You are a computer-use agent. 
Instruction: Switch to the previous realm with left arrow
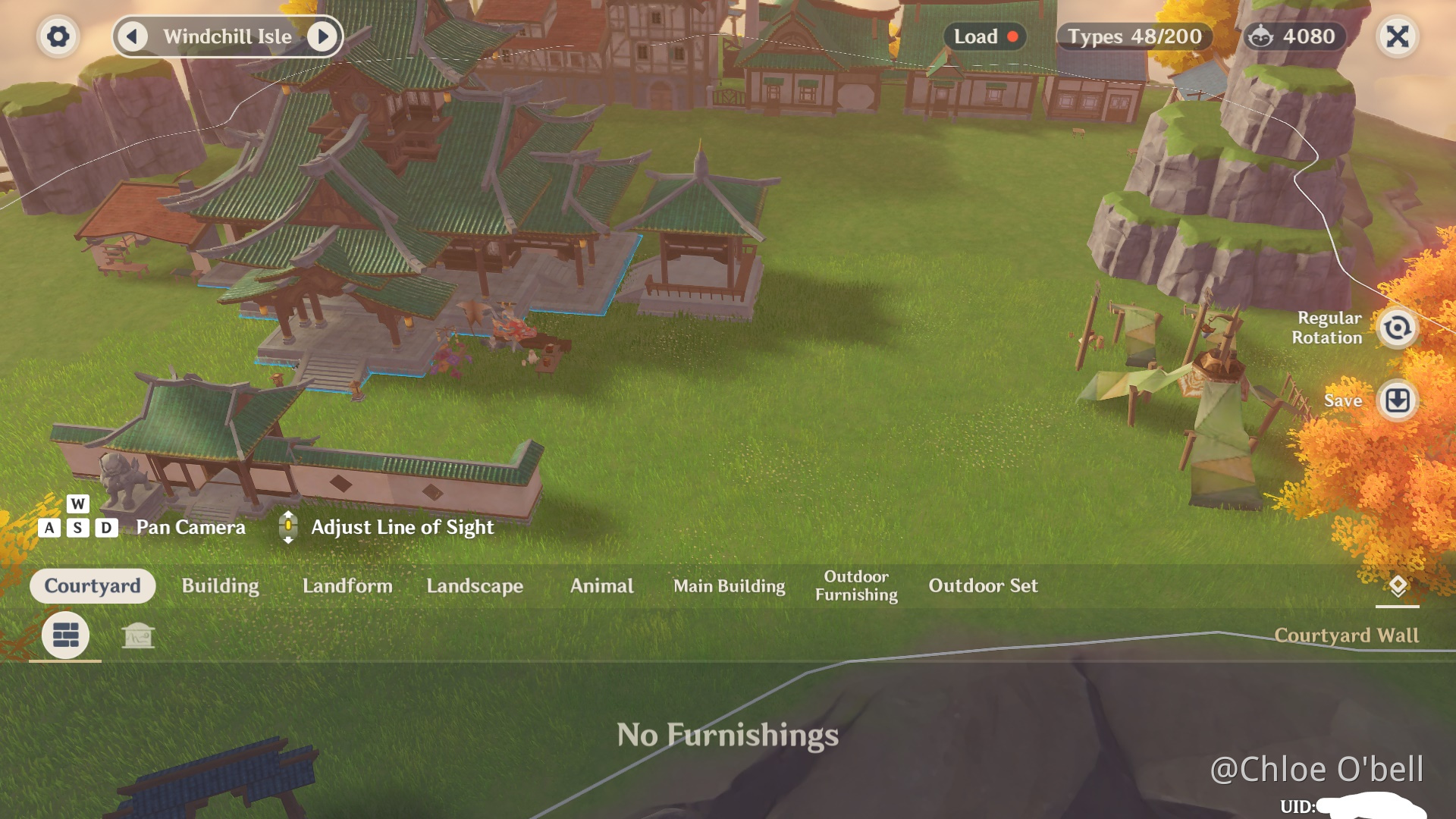pos(133,36)
